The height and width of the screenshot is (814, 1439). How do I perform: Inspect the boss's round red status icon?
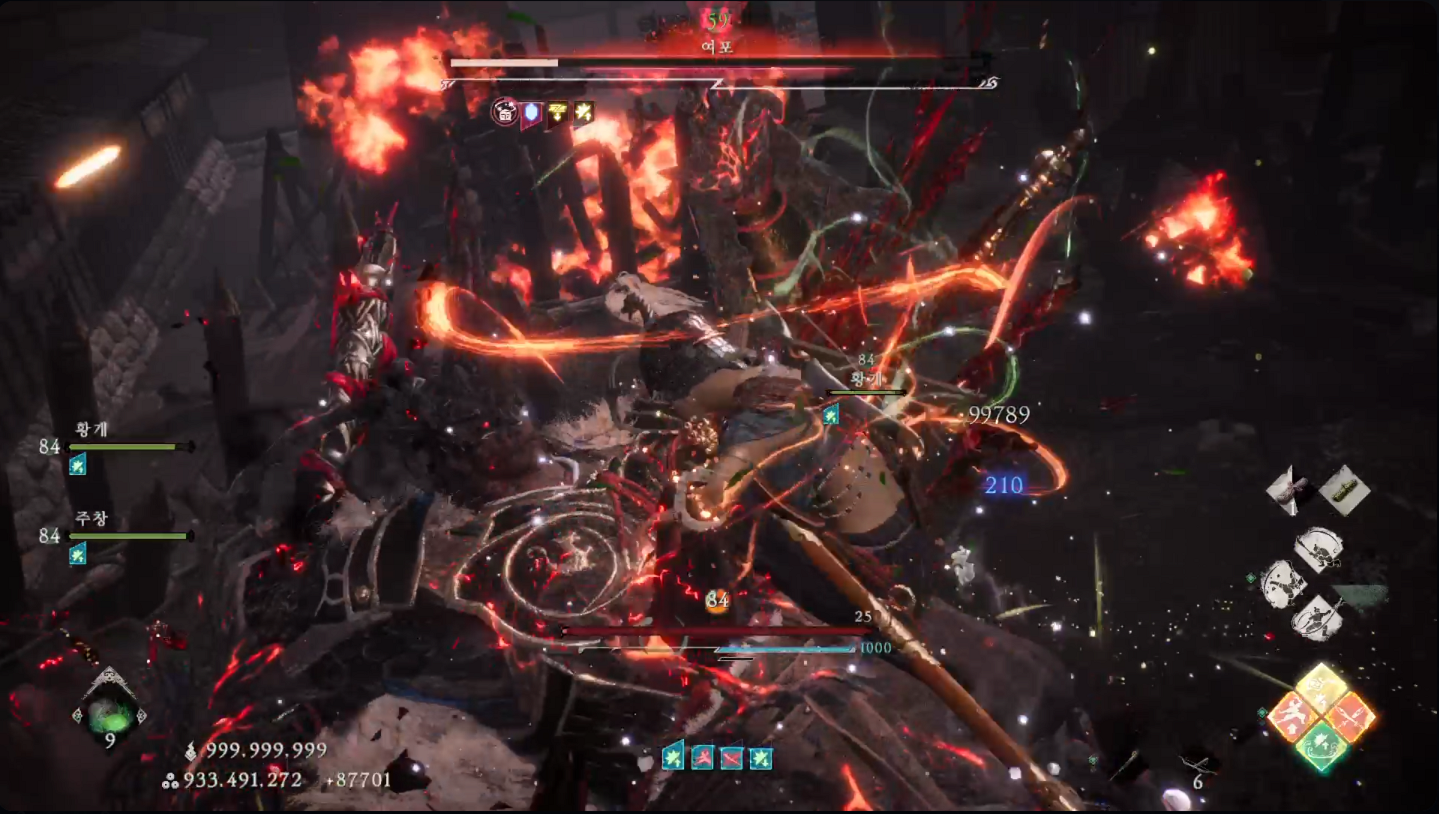[x=504, y=112]
